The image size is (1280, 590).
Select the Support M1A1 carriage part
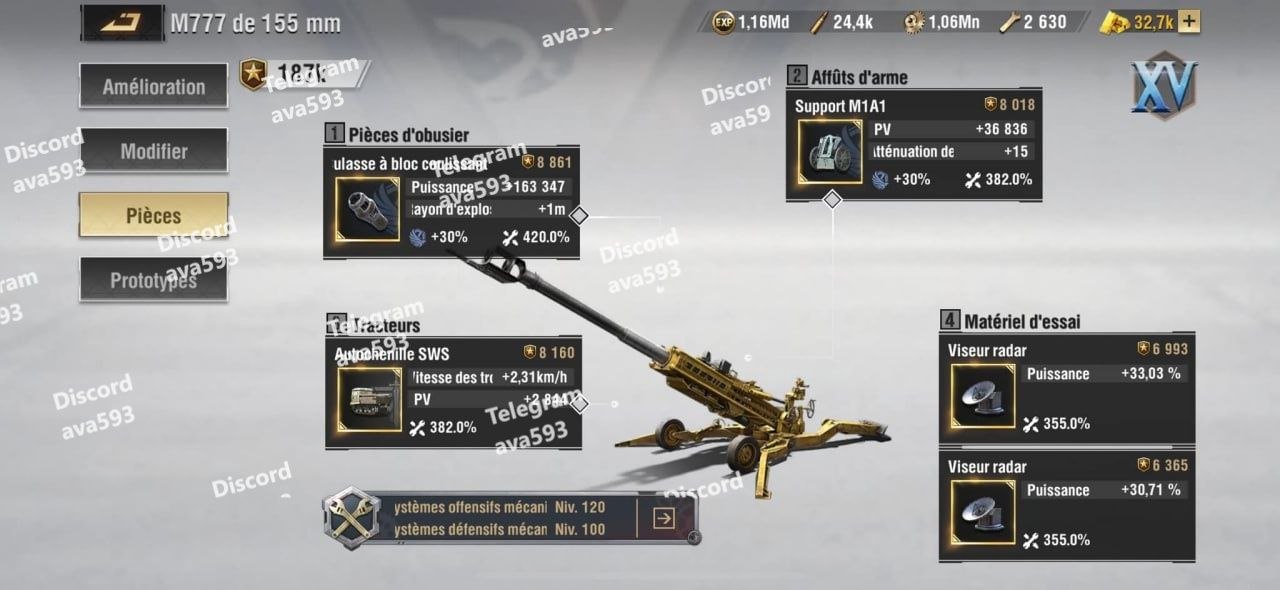(830, 152)
